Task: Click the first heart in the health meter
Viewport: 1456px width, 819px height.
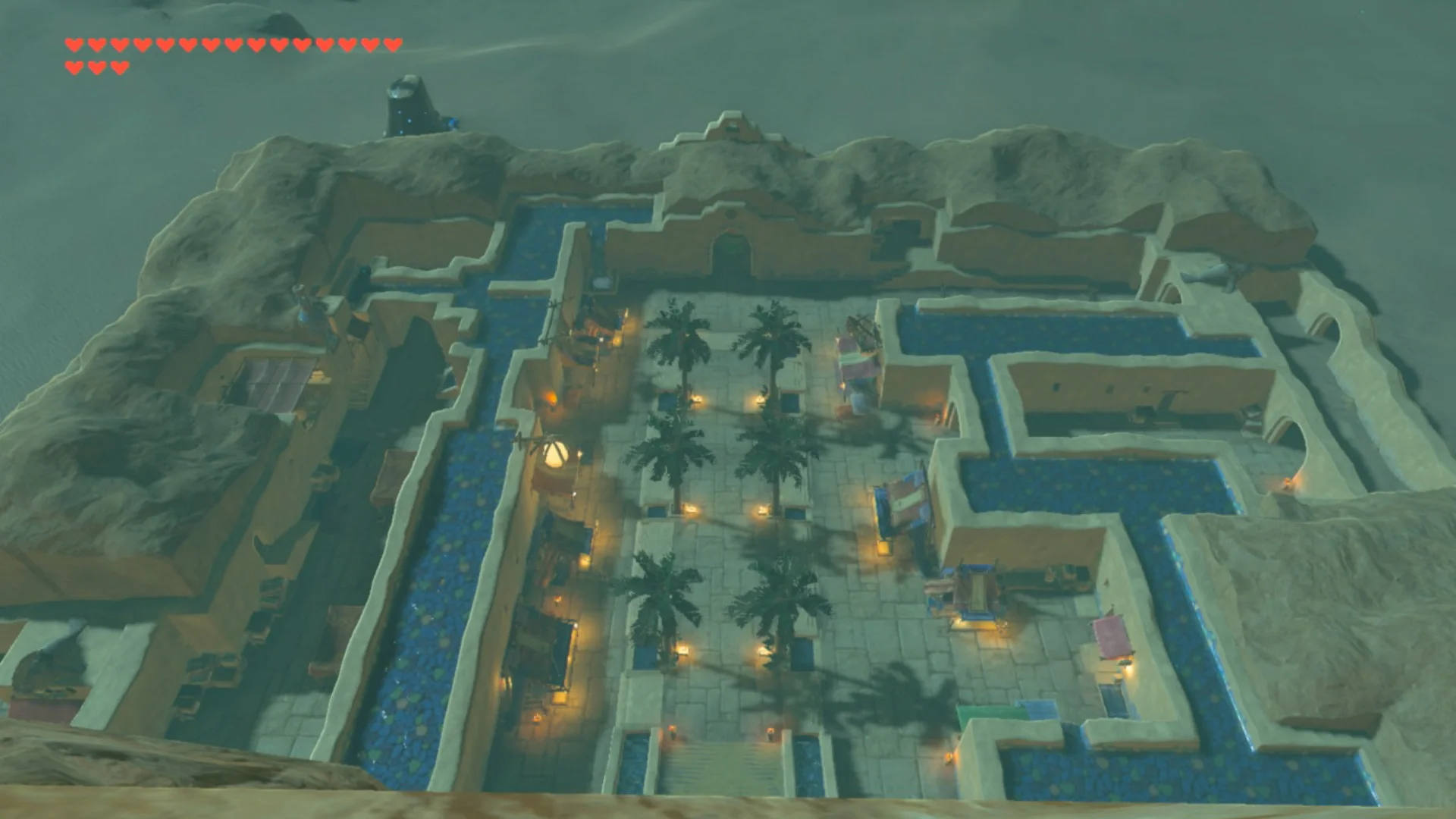Action: point(73,44)
